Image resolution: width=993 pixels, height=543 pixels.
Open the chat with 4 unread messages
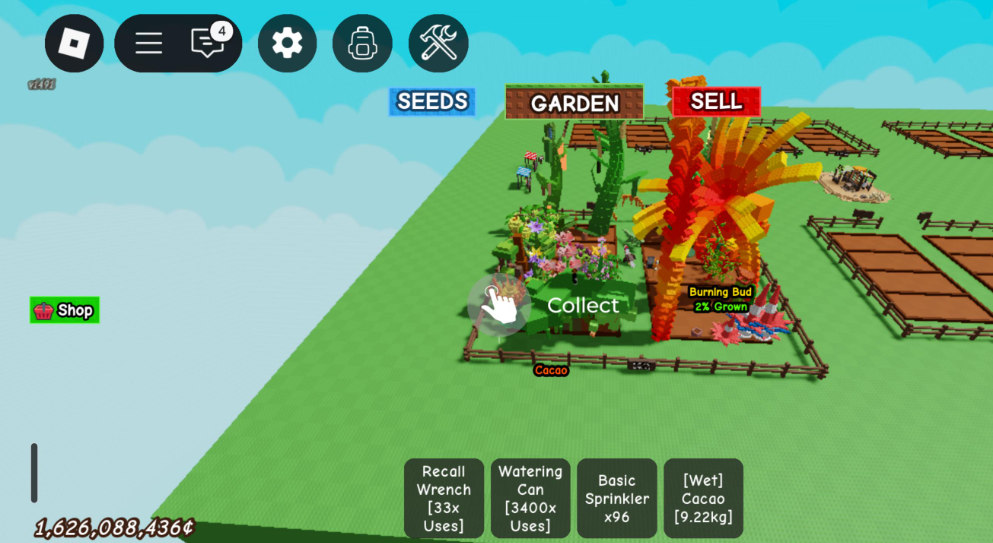(208, 43)
